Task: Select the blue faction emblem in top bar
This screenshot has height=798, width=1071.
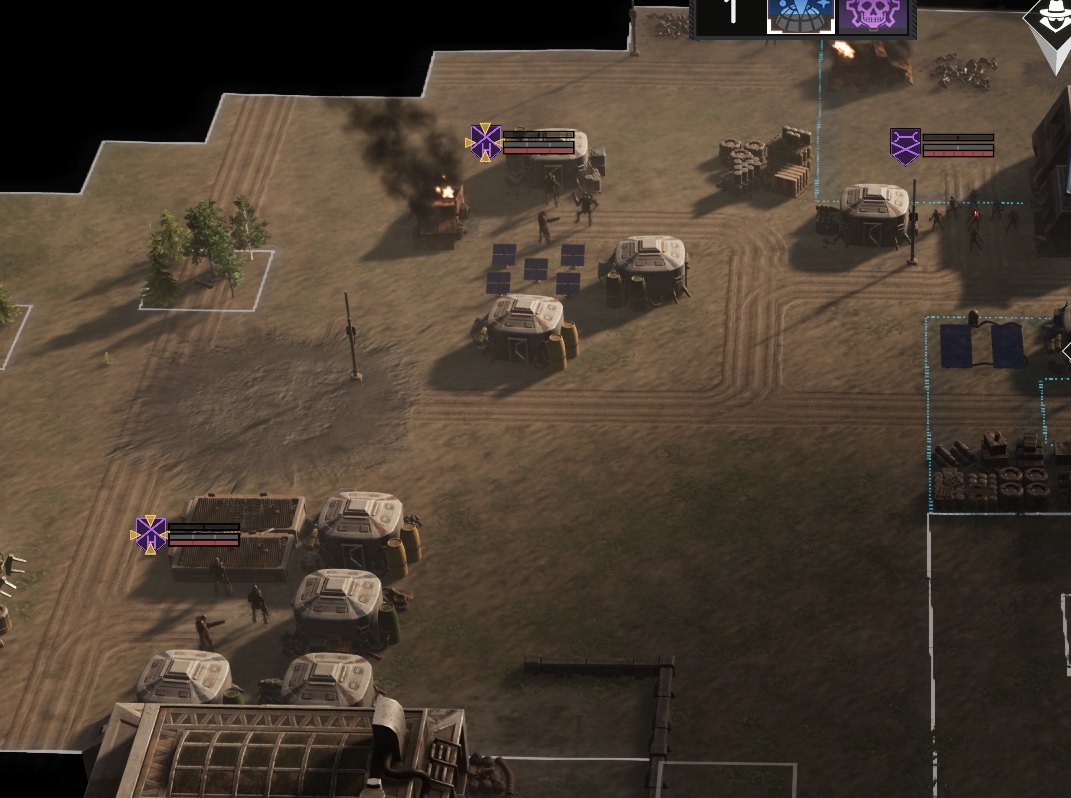Action: tap(800, 16)
